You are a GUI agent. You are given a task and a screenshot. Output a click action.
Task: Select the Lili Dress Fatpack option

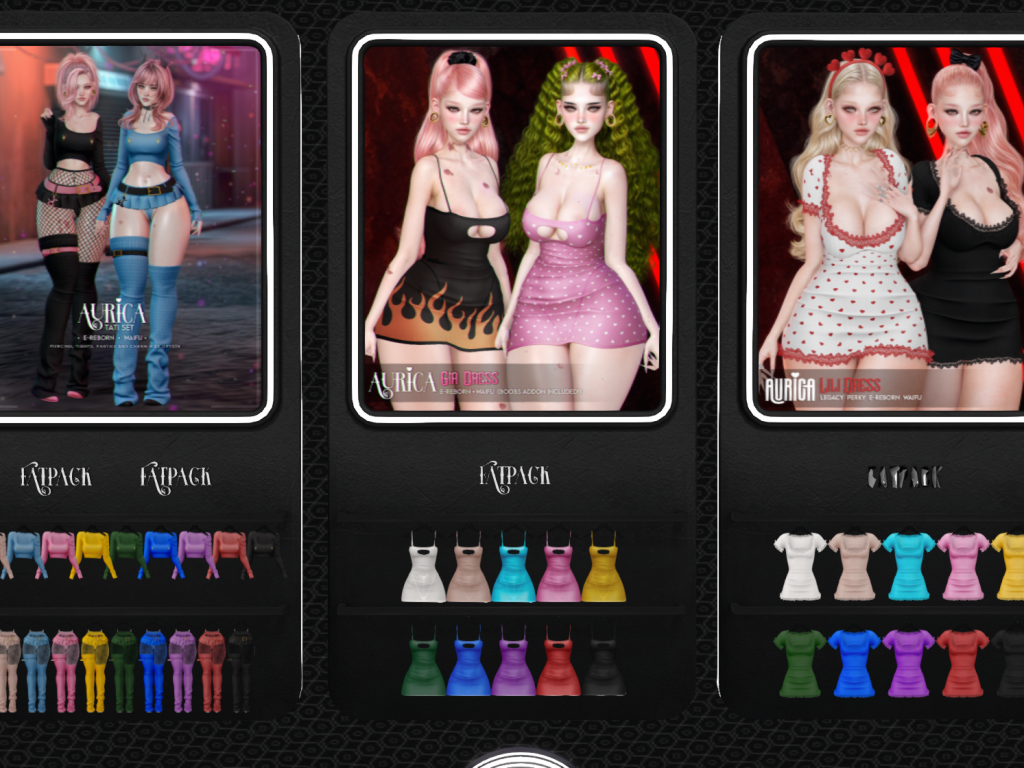point(904,478)
